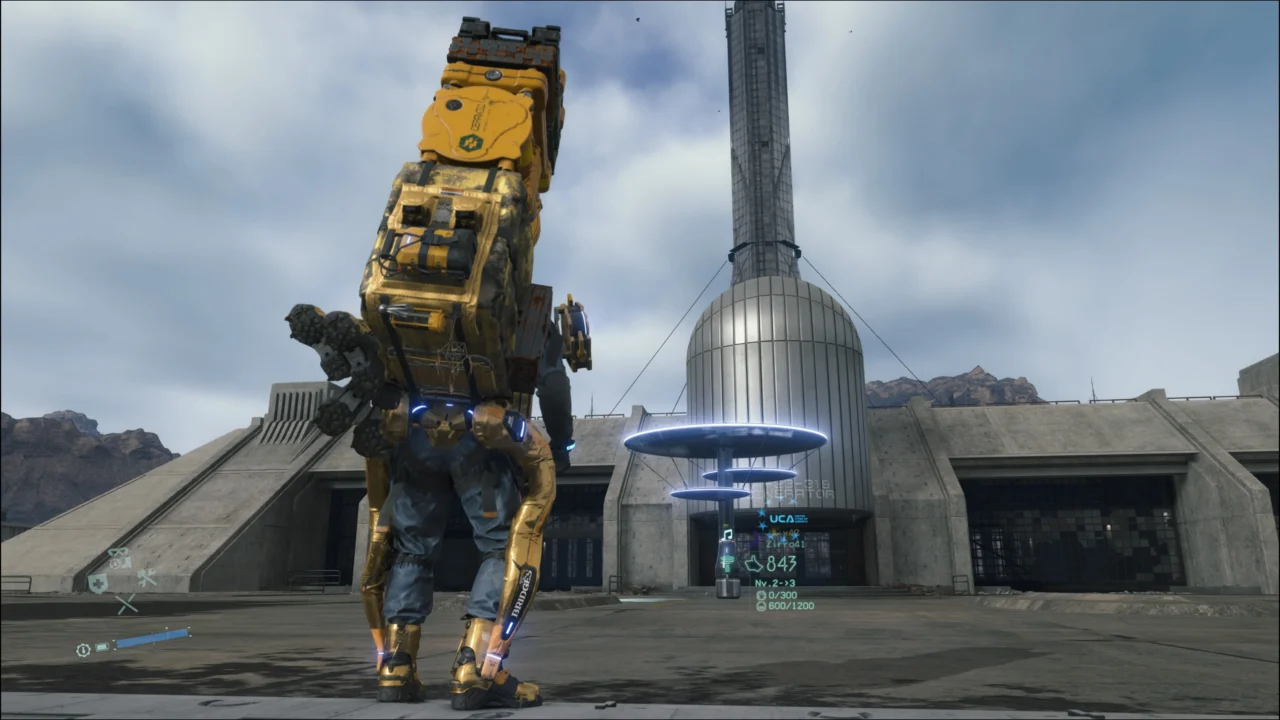Viewport: 1280px width, 720px height.
Task: Select the gear-shaped icon beside the battery
Action: 83,649
